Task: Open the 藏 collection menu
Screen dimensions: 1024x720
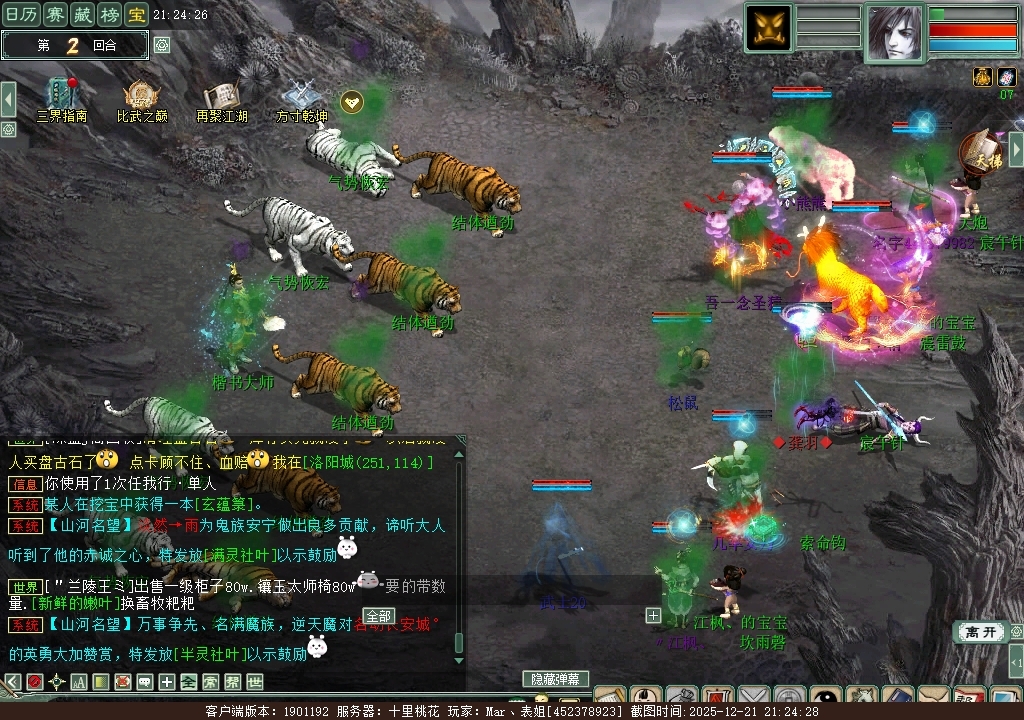Action: click(x=84, y=14)
